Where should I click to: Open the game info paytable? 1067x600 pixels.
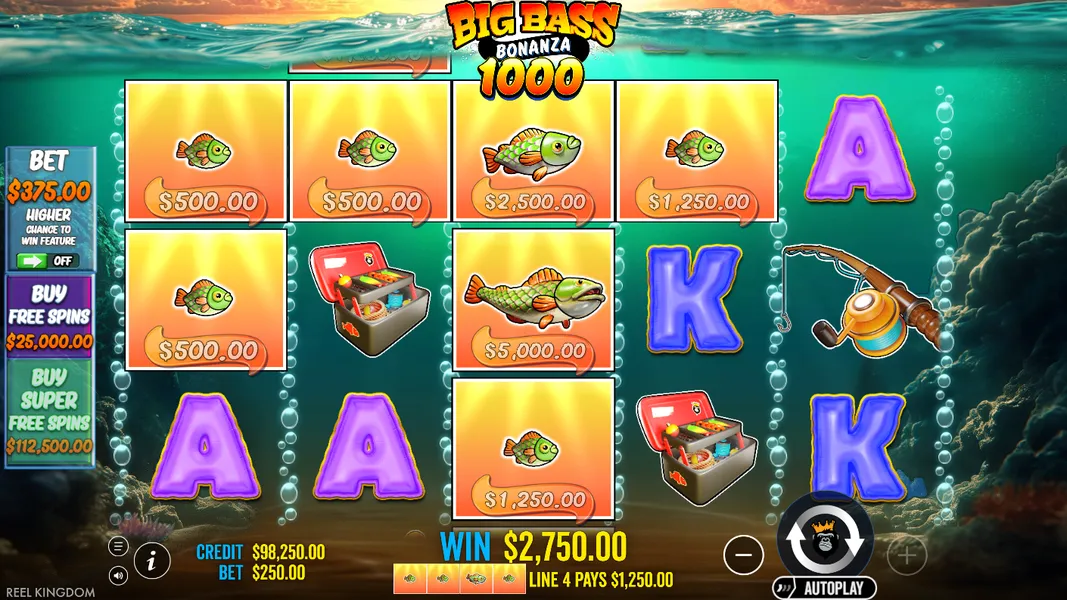[151, 560]
